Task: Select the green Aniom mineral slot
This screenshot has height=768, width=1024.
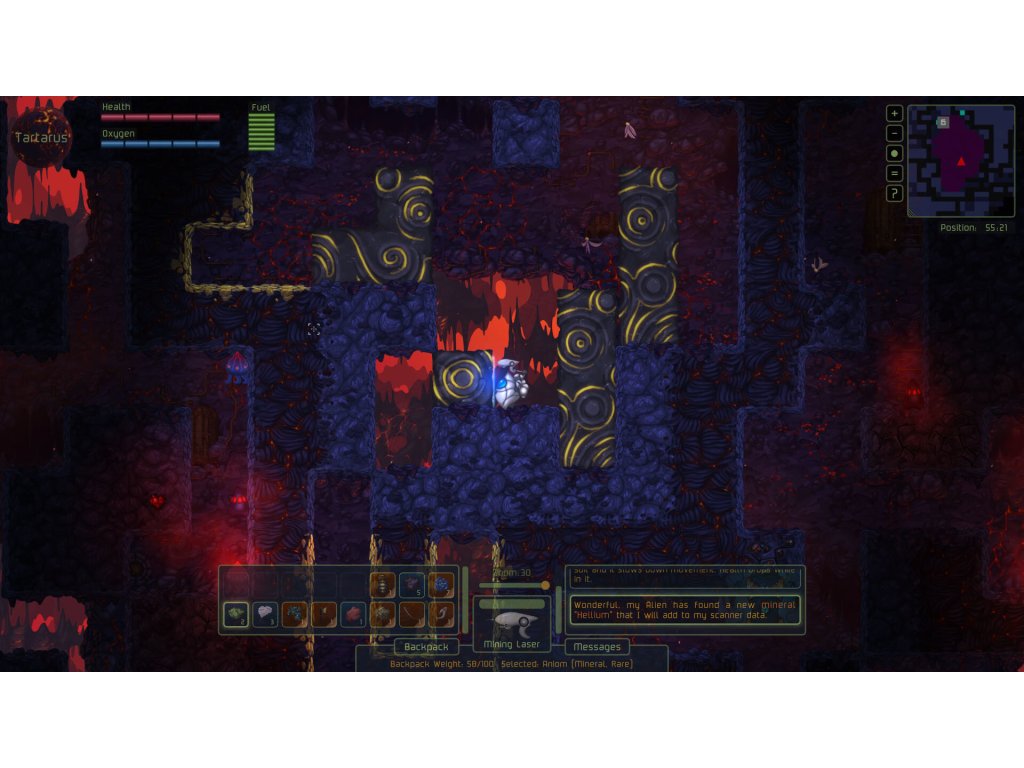Action: pos(236,614)
